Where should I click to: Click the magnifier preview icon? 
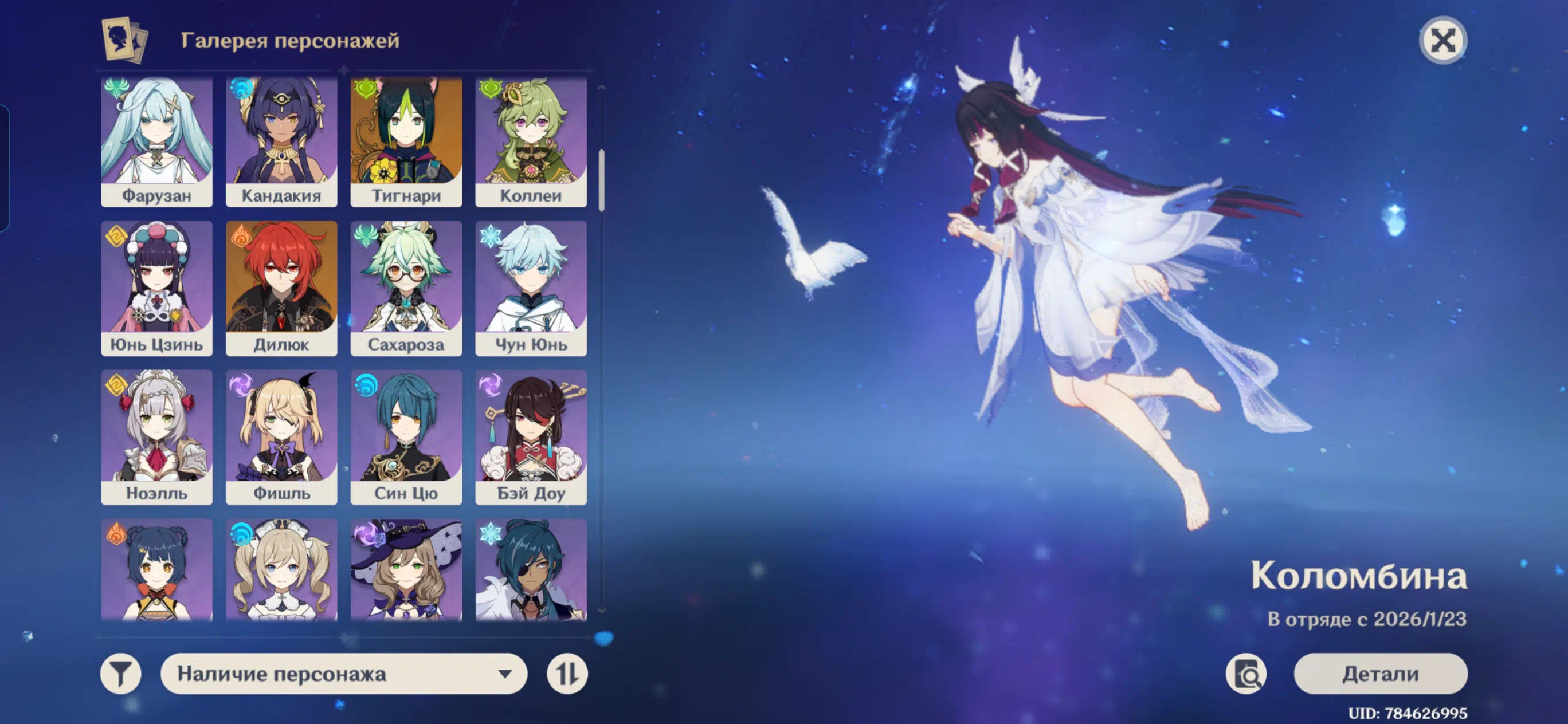pos(1245,674)
